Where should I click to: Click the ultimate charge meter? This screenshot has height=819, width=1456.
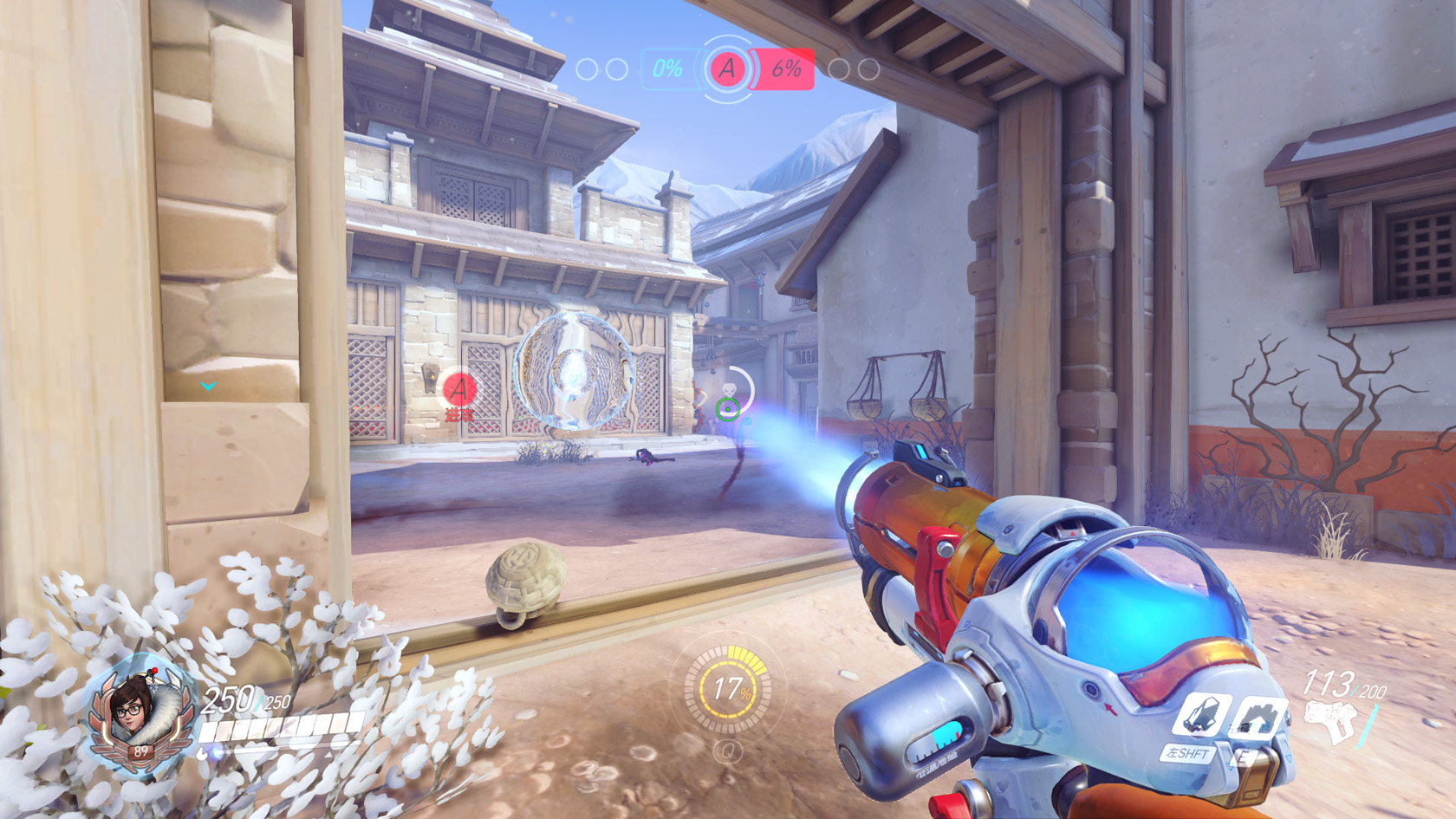(728, 690)
